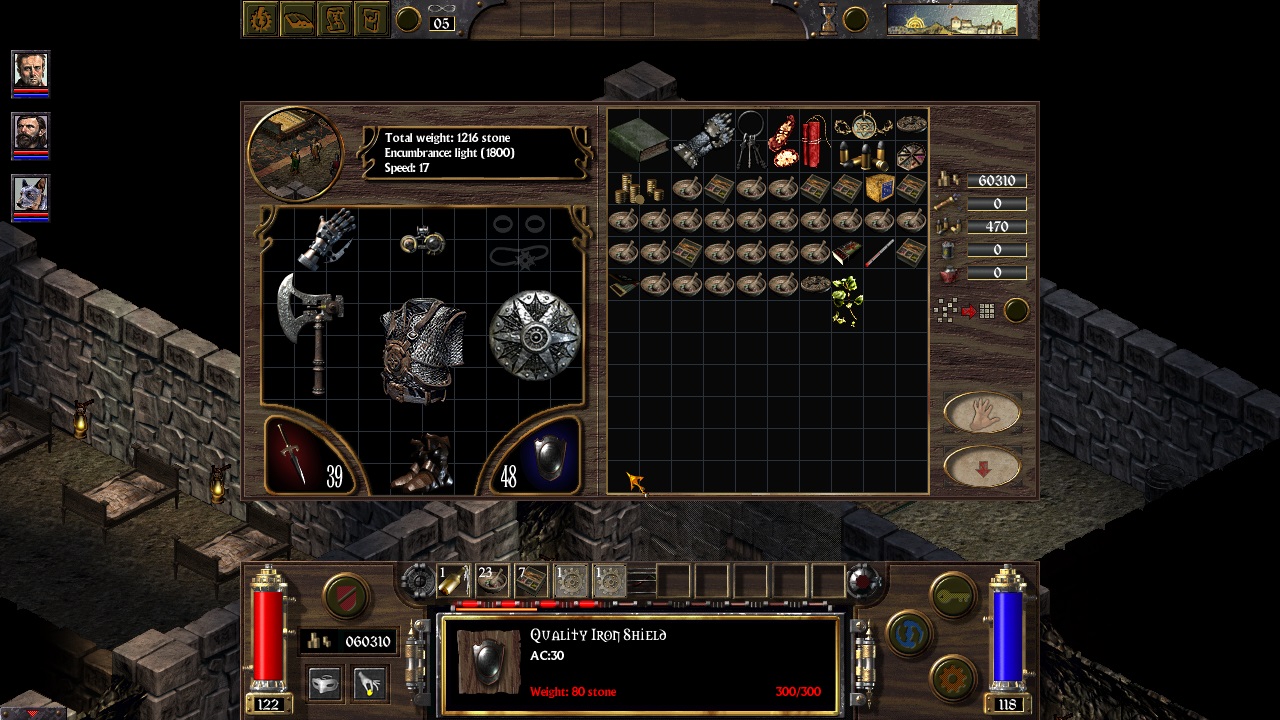
Task: Activate the red shield combat button
Action: (346, 597)
